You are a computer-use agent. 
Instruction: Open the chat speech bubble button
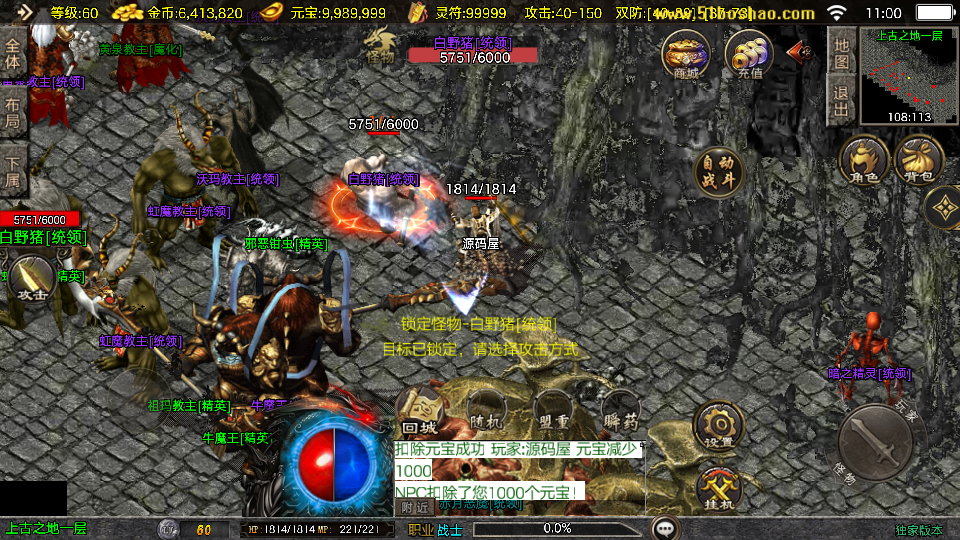665,528
